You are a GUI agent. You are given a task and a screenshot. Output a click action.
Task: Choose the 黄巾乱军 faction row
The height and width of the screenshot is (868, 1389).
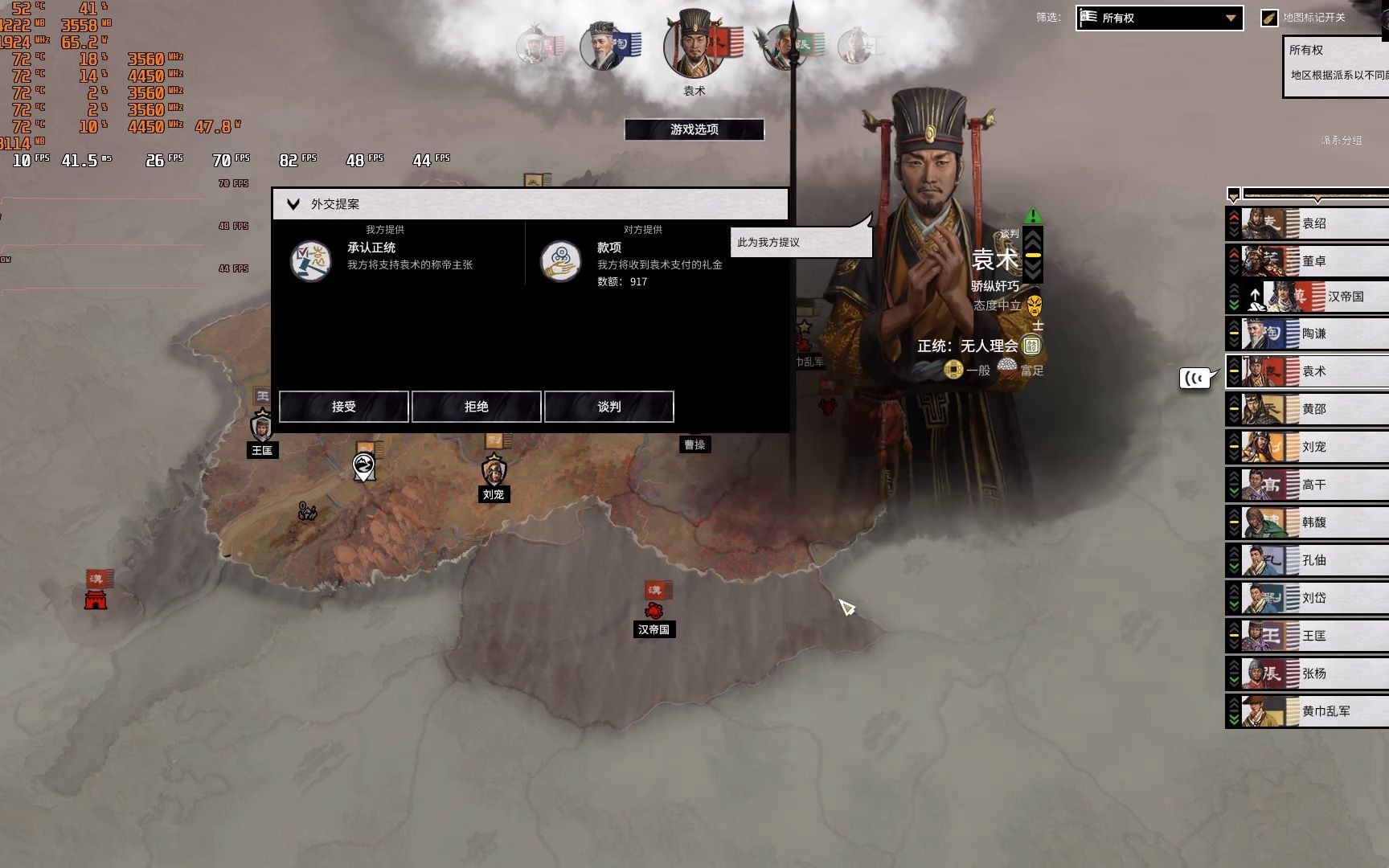[1325, 711]
